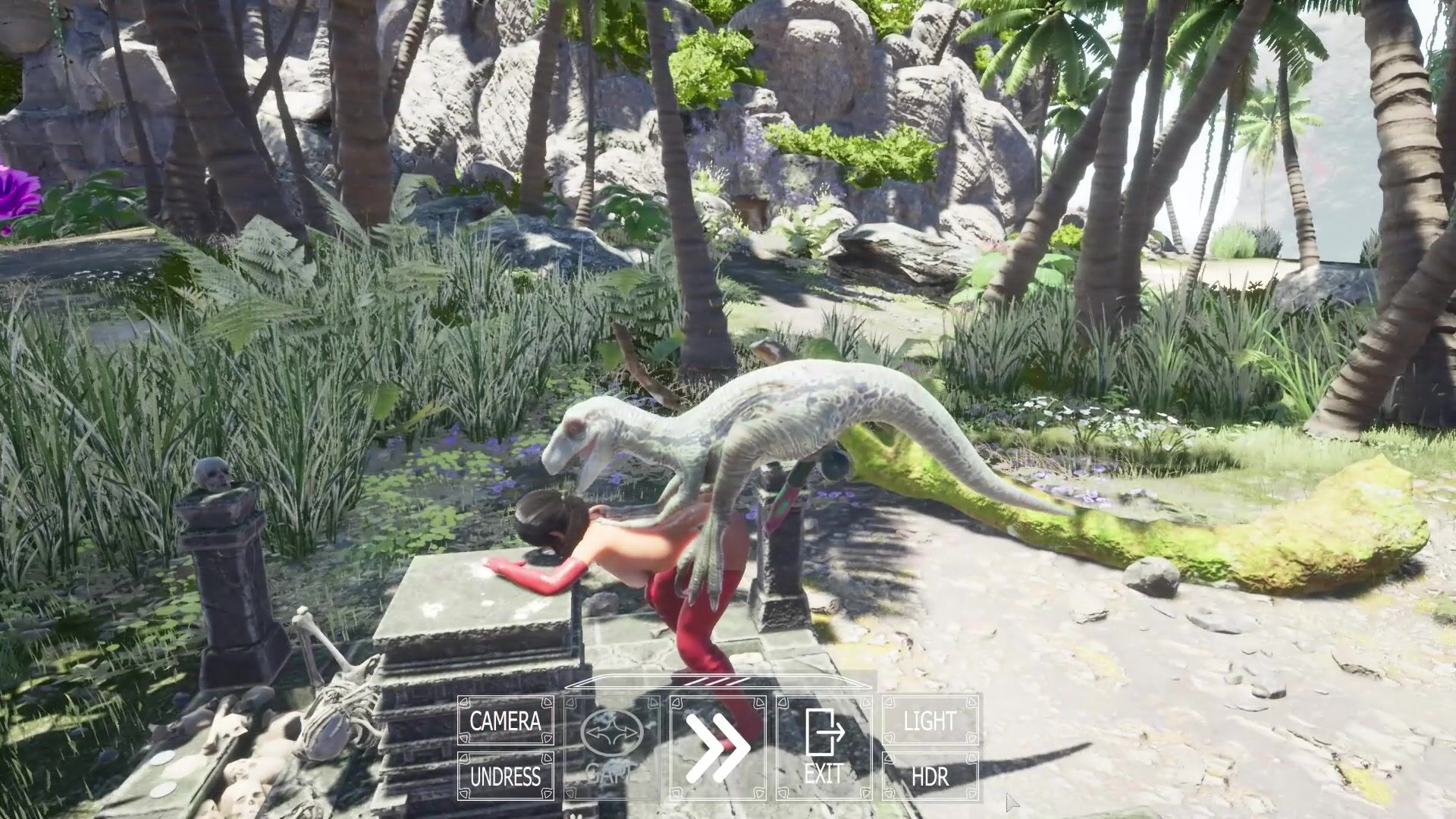The image size is (1456, 819).
Task: Select the greyed-out GAME button
Action: [x=612, y=748]
